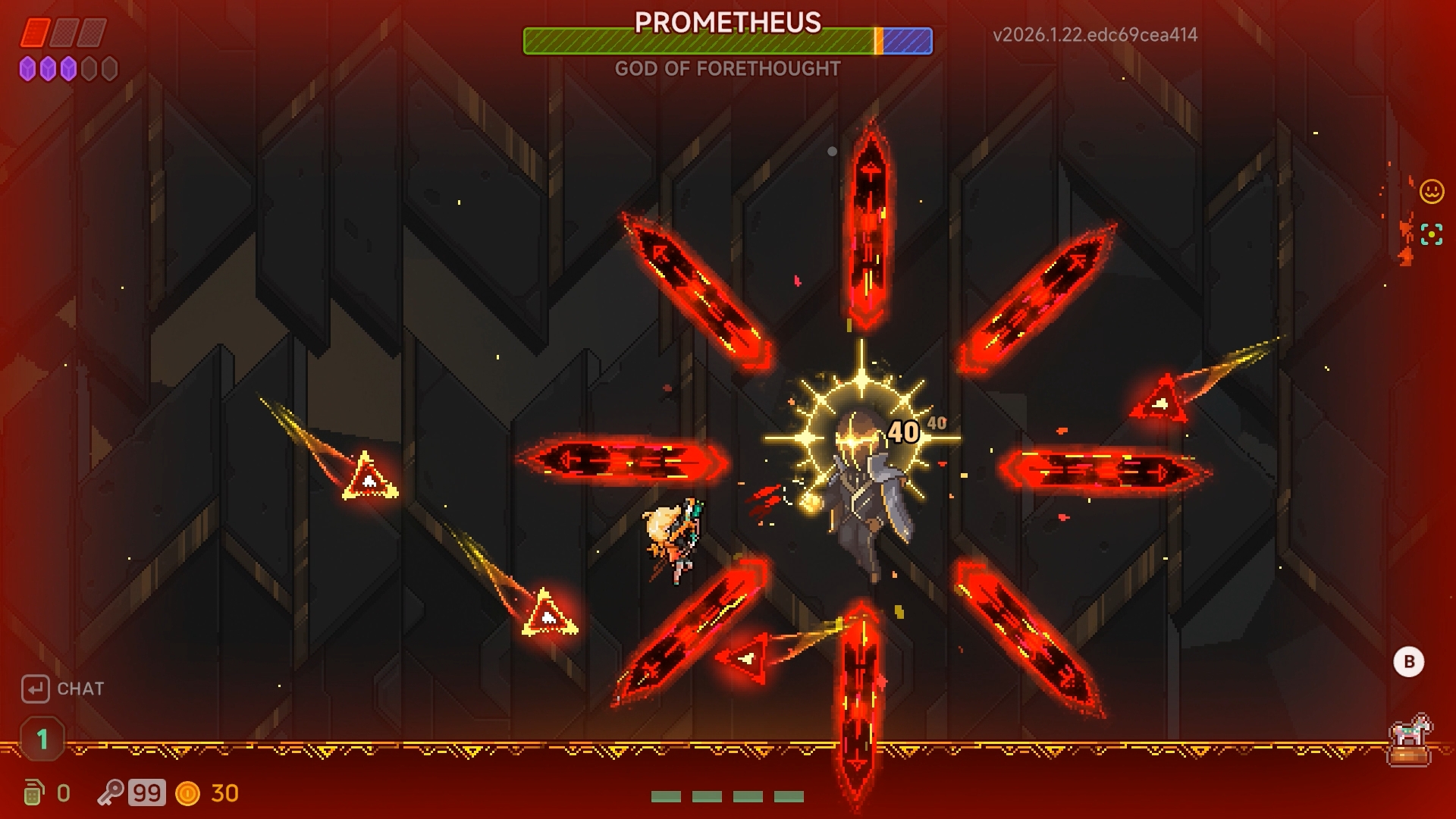Click the PROMETHEUS boss name title

(x=726, y=24)
